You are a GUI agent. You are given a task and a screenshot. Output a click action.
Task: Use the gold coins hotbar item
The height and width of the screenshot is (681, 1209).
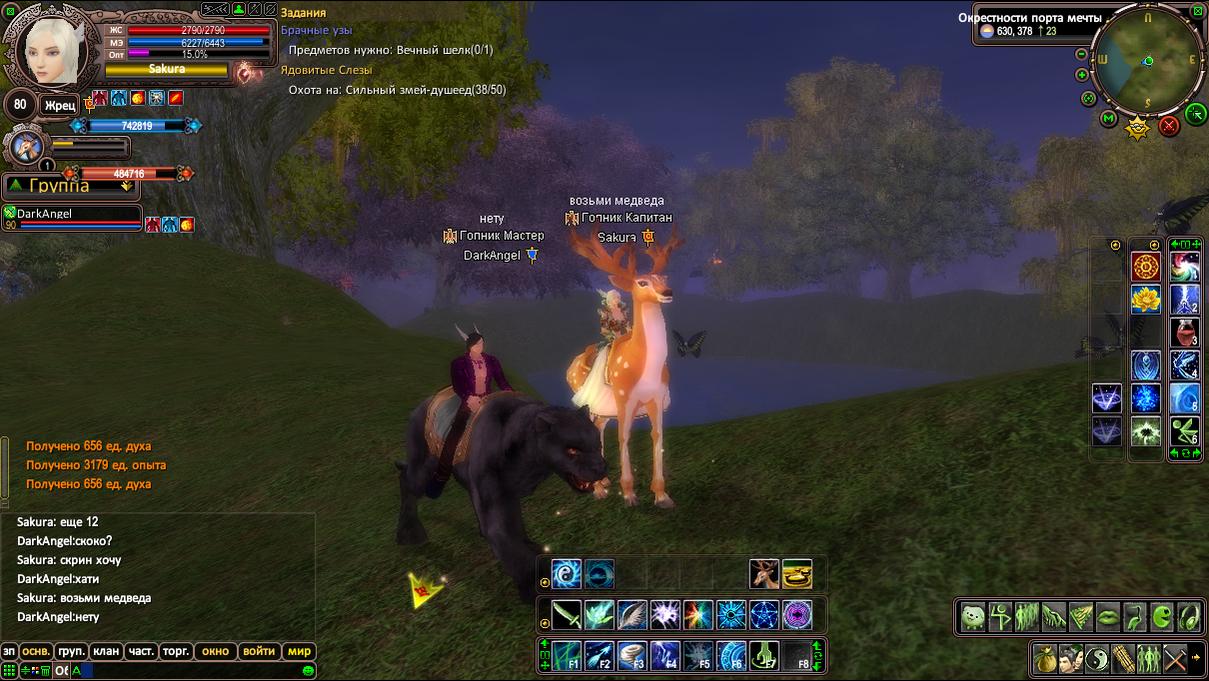coord(797,574)
